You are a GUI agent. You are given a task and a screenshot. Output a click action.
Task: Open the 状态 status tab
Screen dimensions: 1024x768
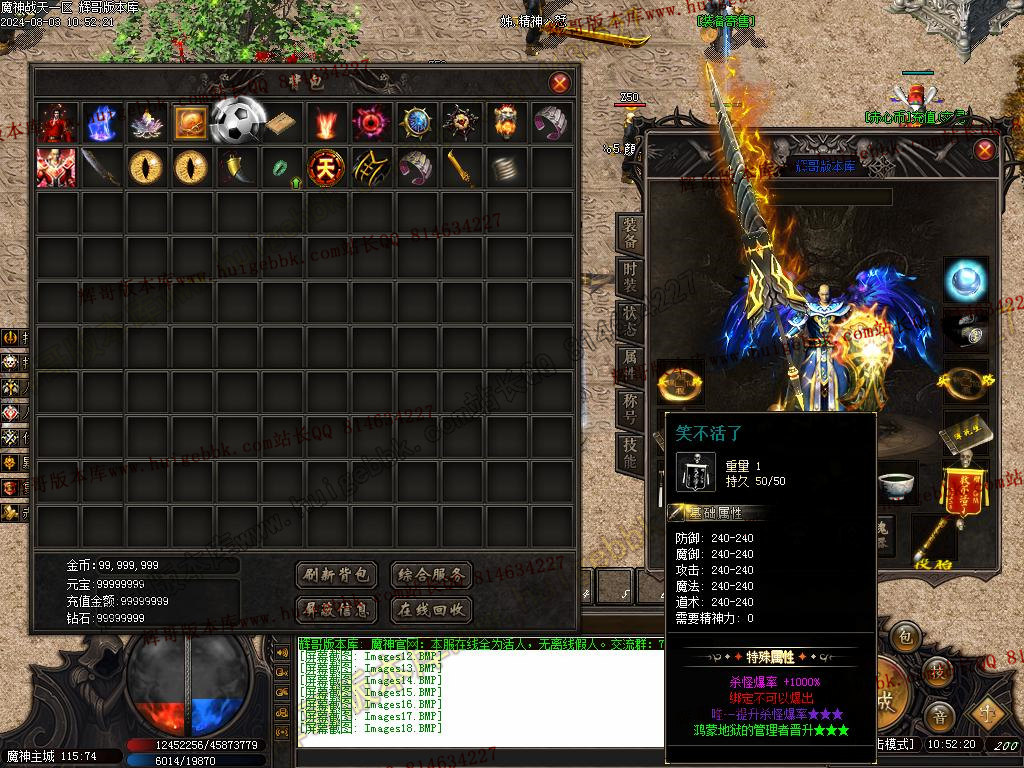point(630,322)
